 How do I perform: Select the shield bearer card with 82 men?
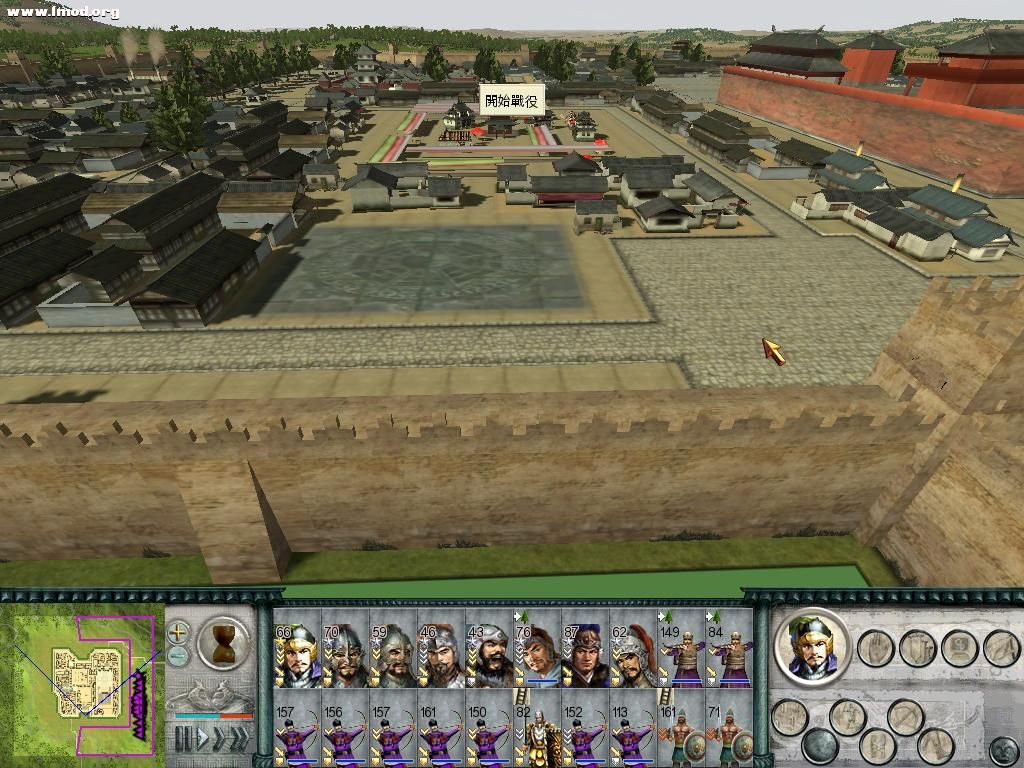[x=537, y=728]
